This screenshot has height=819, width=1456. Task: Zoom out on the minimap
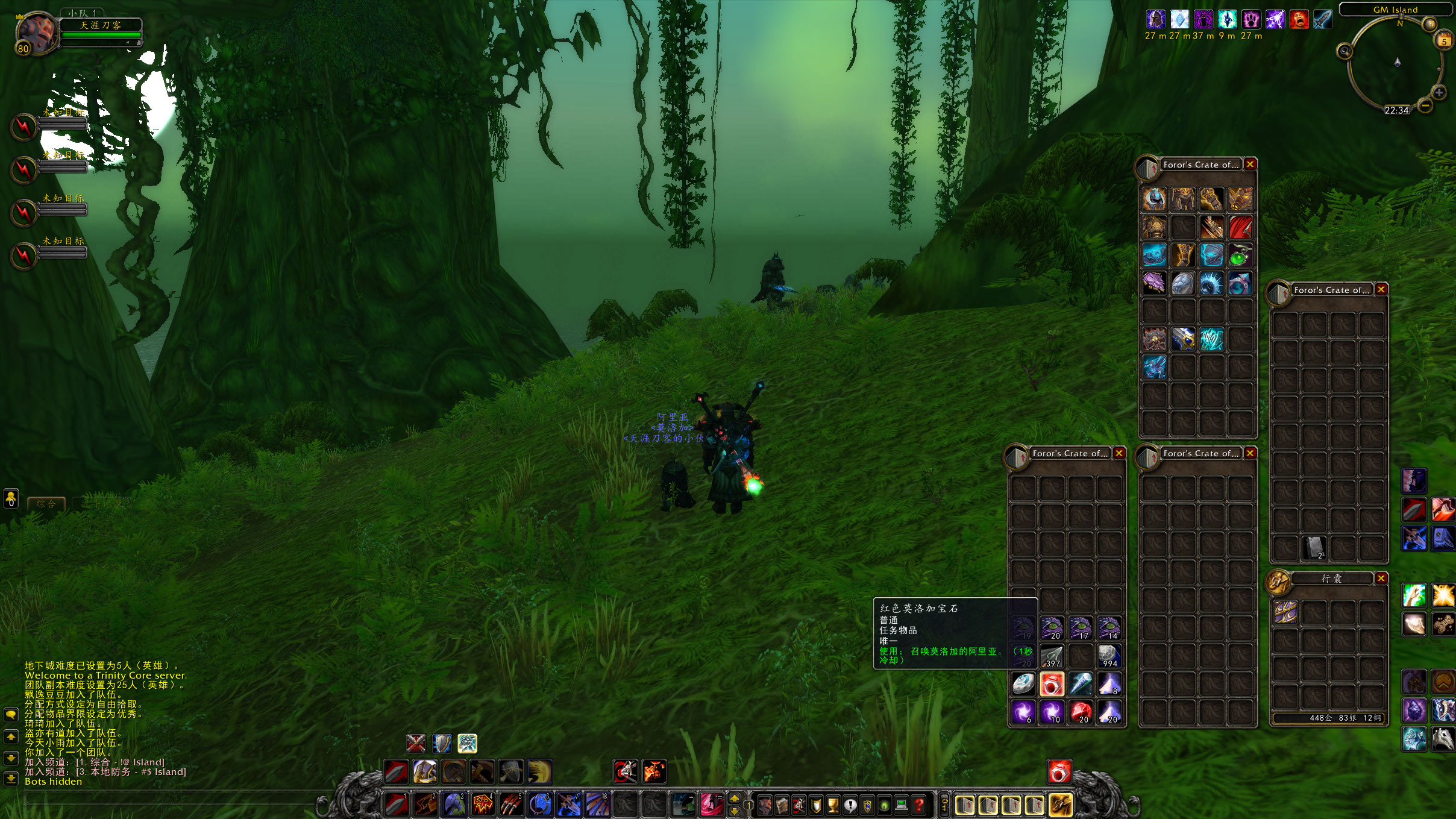(x=1425, y=105)
